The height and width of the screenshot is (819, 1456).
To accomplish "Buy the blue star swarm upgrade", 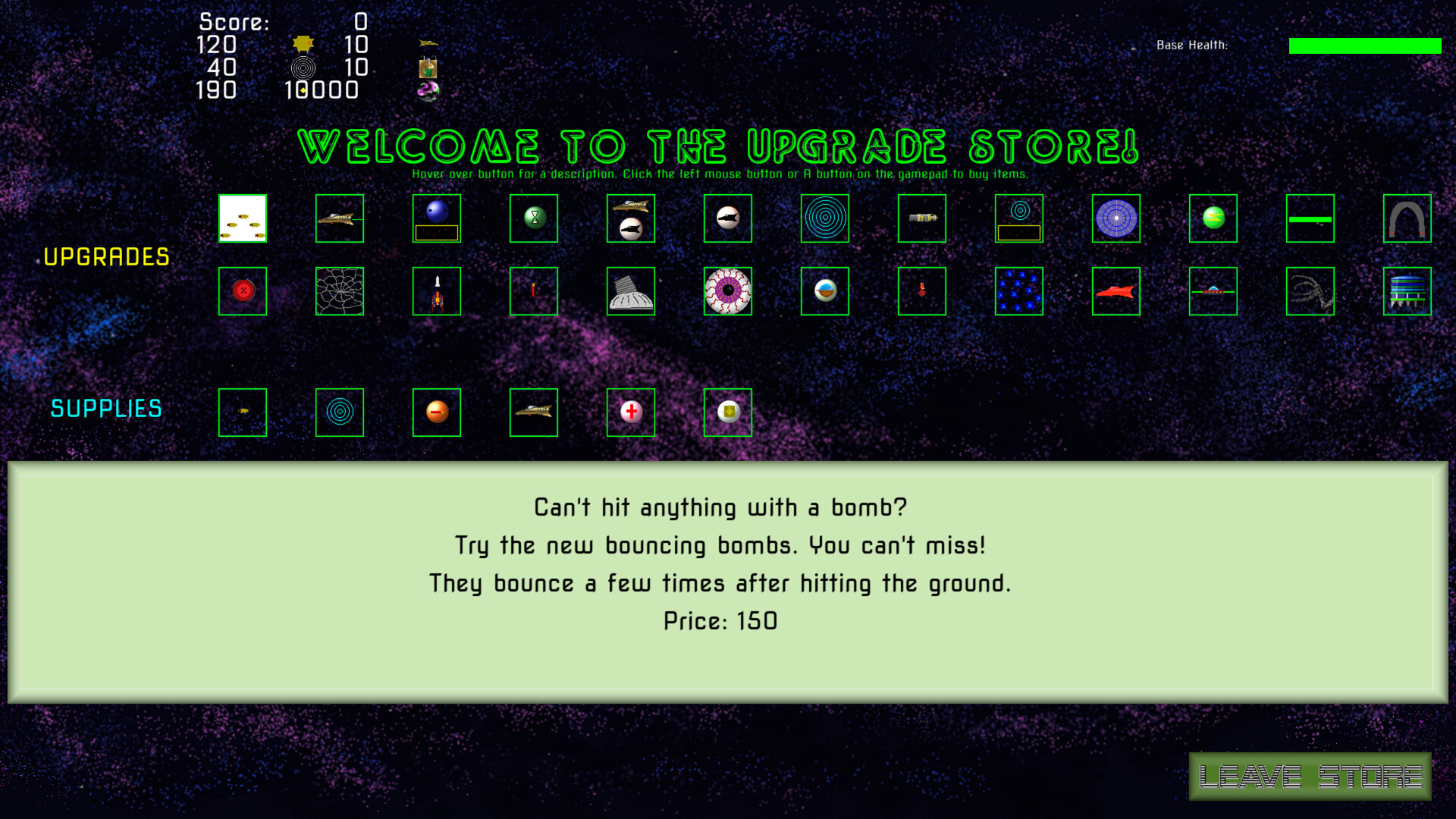I will (1018, 291).
